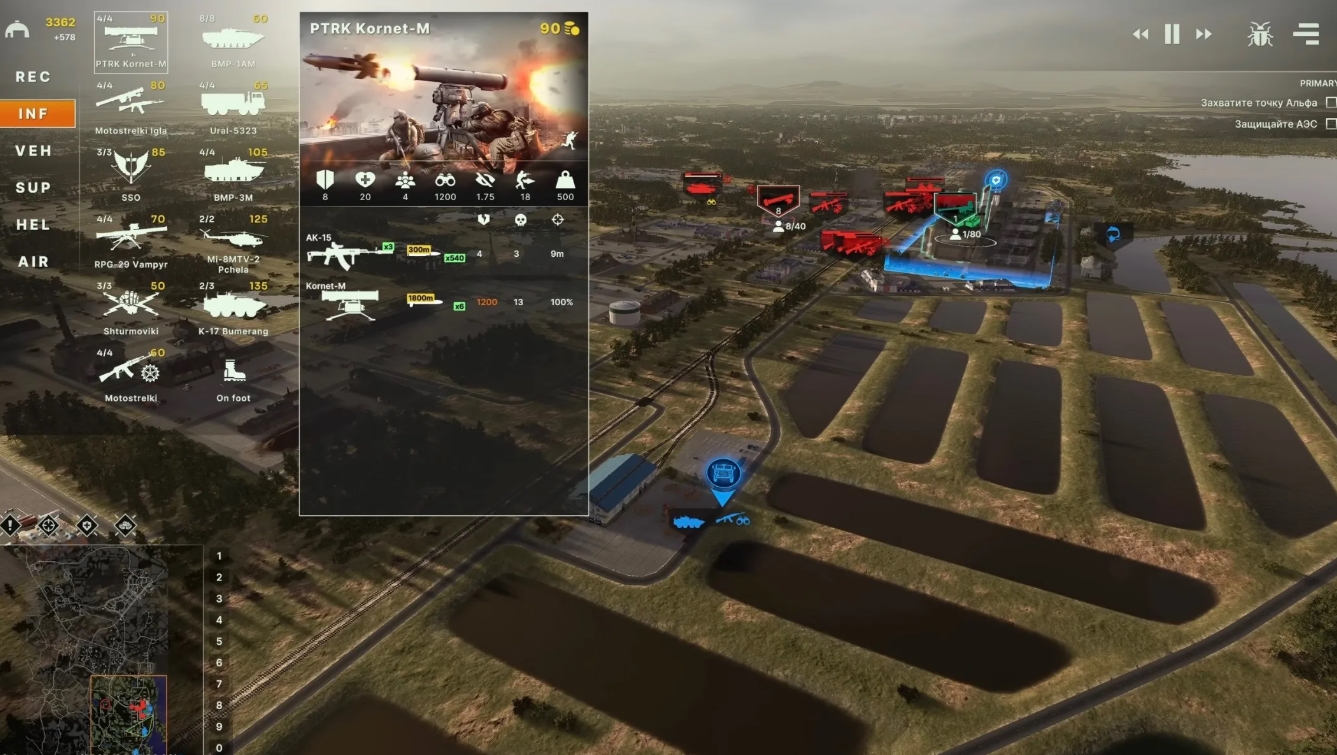This screenshot has width=1337, height=755.
Task: Select the K-17 Bumerang card
Action: coord(233,305)
